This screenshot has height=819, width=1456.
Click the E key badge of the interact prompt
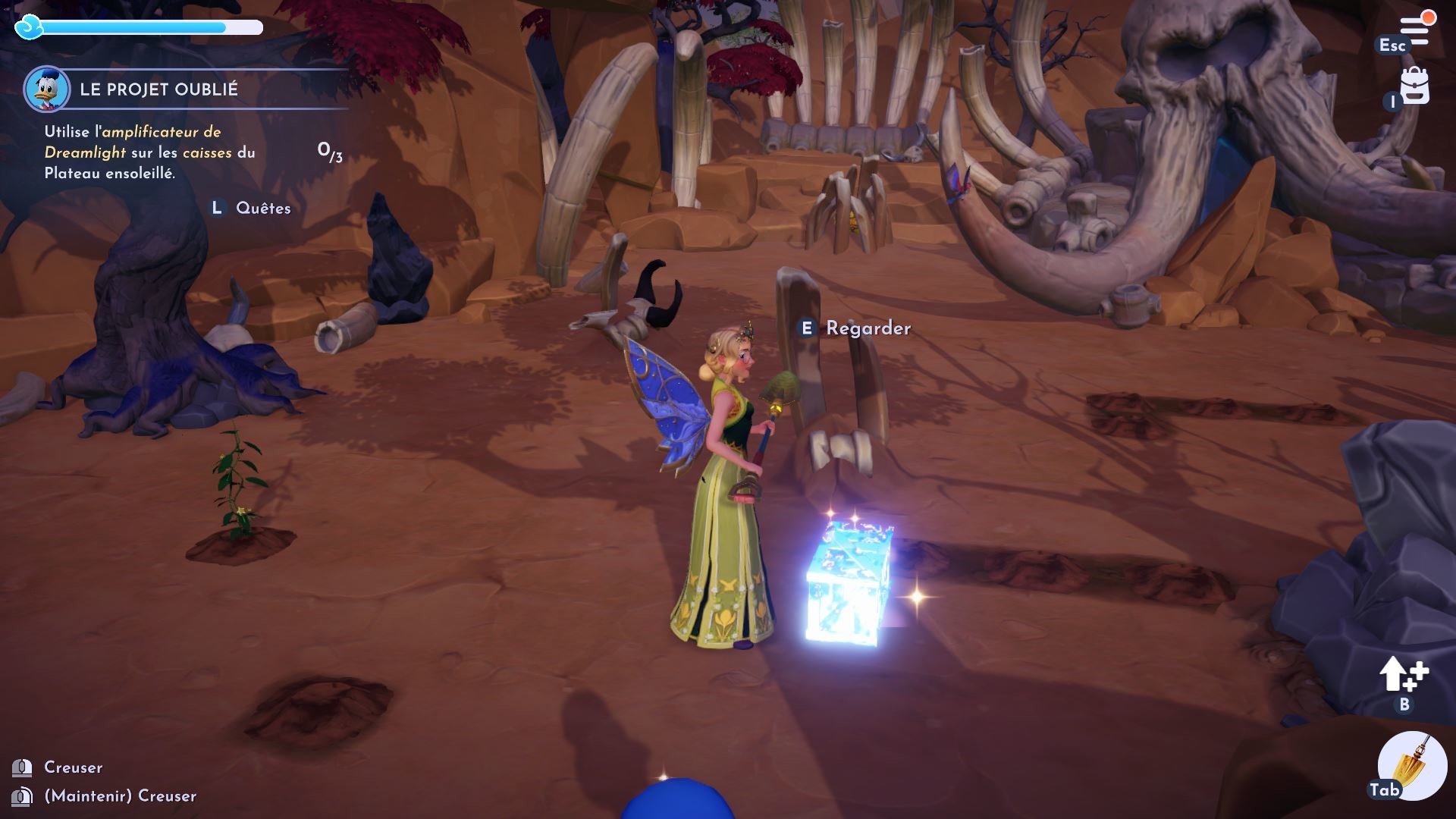tap(808, 329)
